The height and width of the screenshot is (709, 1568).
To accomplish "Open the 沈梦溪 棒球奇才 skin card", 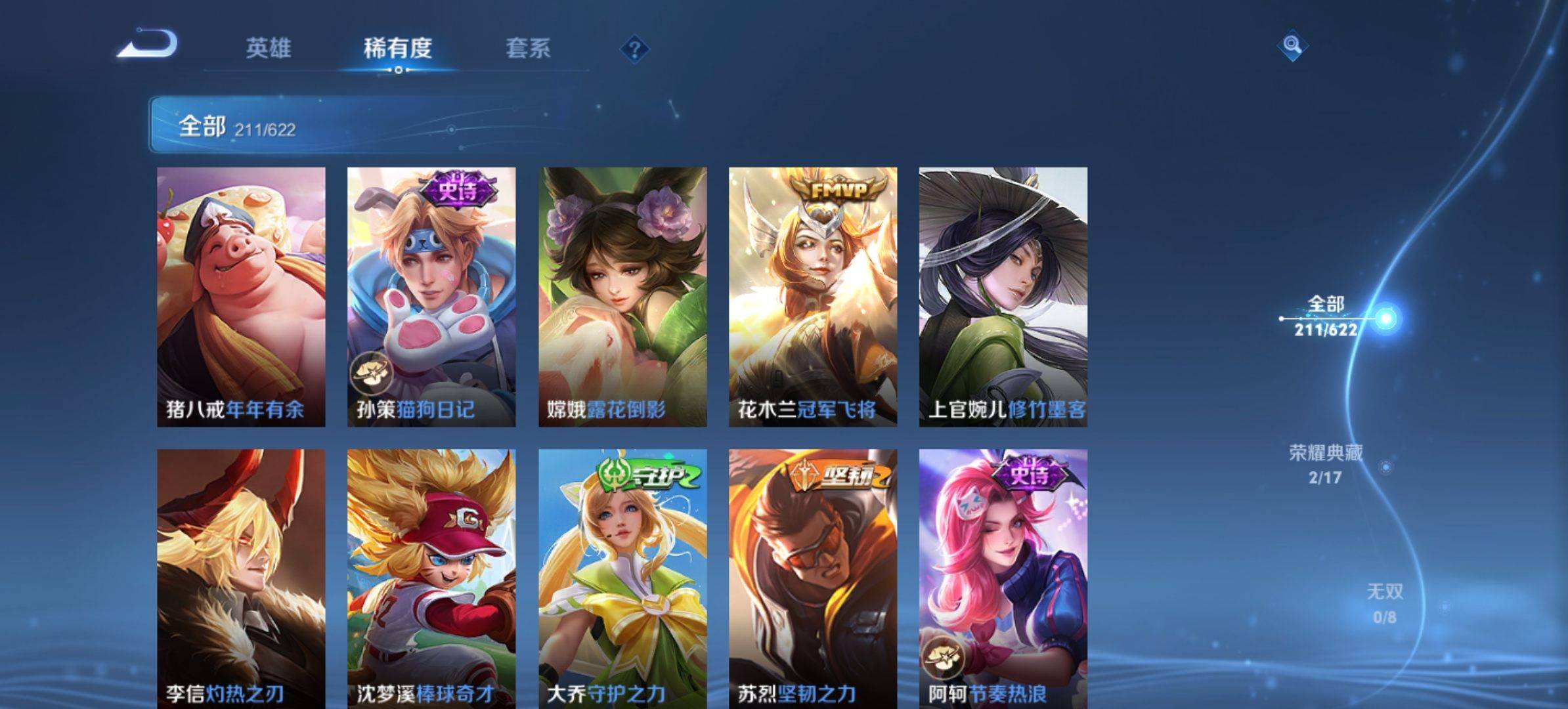I will point(431,578).
